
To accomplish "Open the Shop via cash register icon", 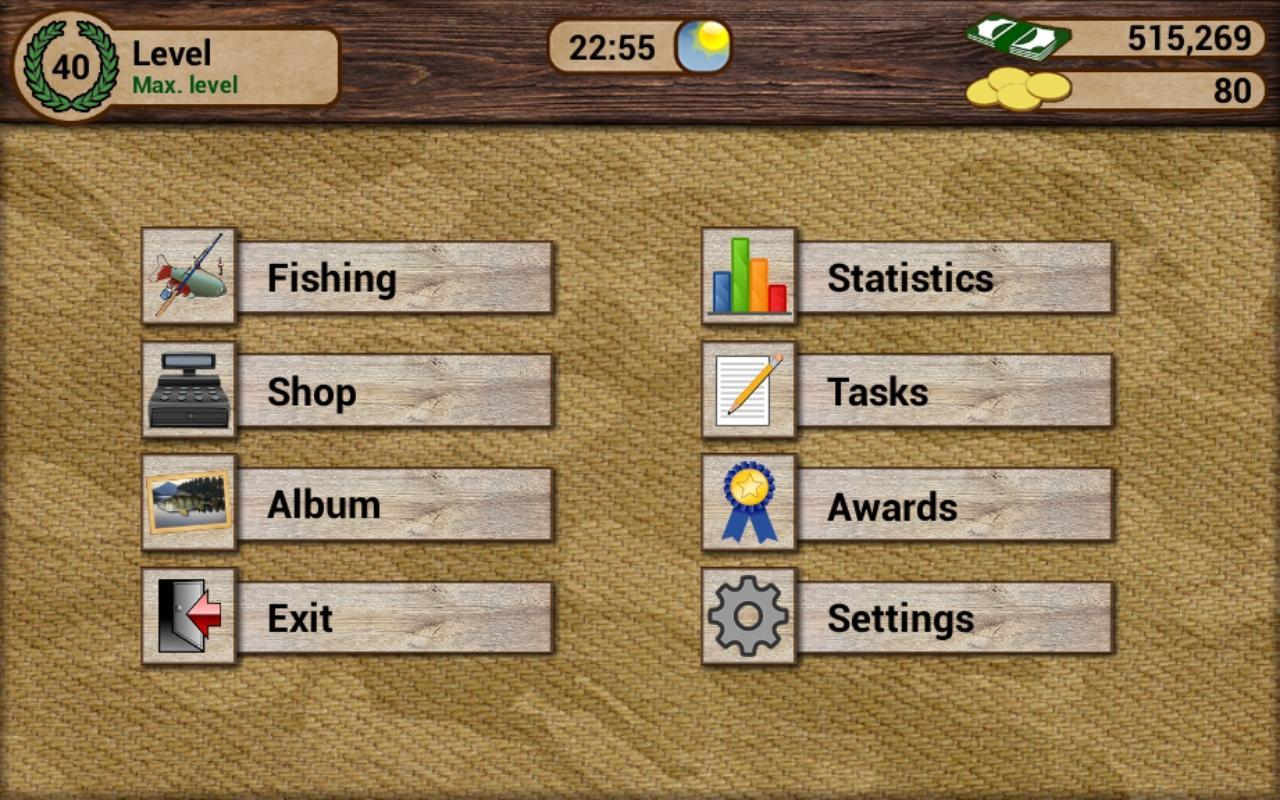I will point(188,390).
